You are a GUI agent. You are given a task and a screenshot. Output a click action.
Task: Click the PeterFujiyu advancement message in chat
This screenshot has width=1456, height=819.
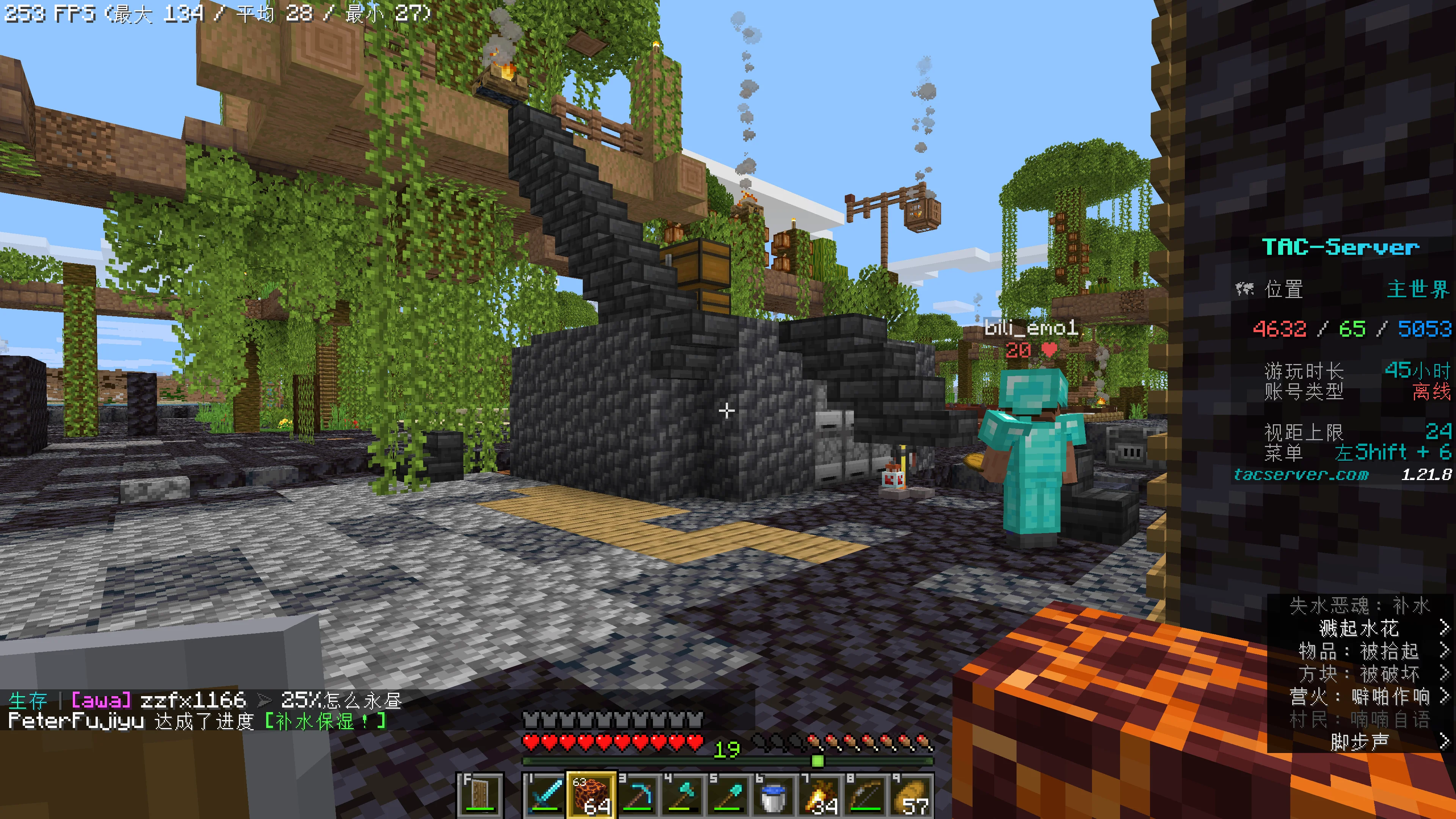[x=198, y=721]
